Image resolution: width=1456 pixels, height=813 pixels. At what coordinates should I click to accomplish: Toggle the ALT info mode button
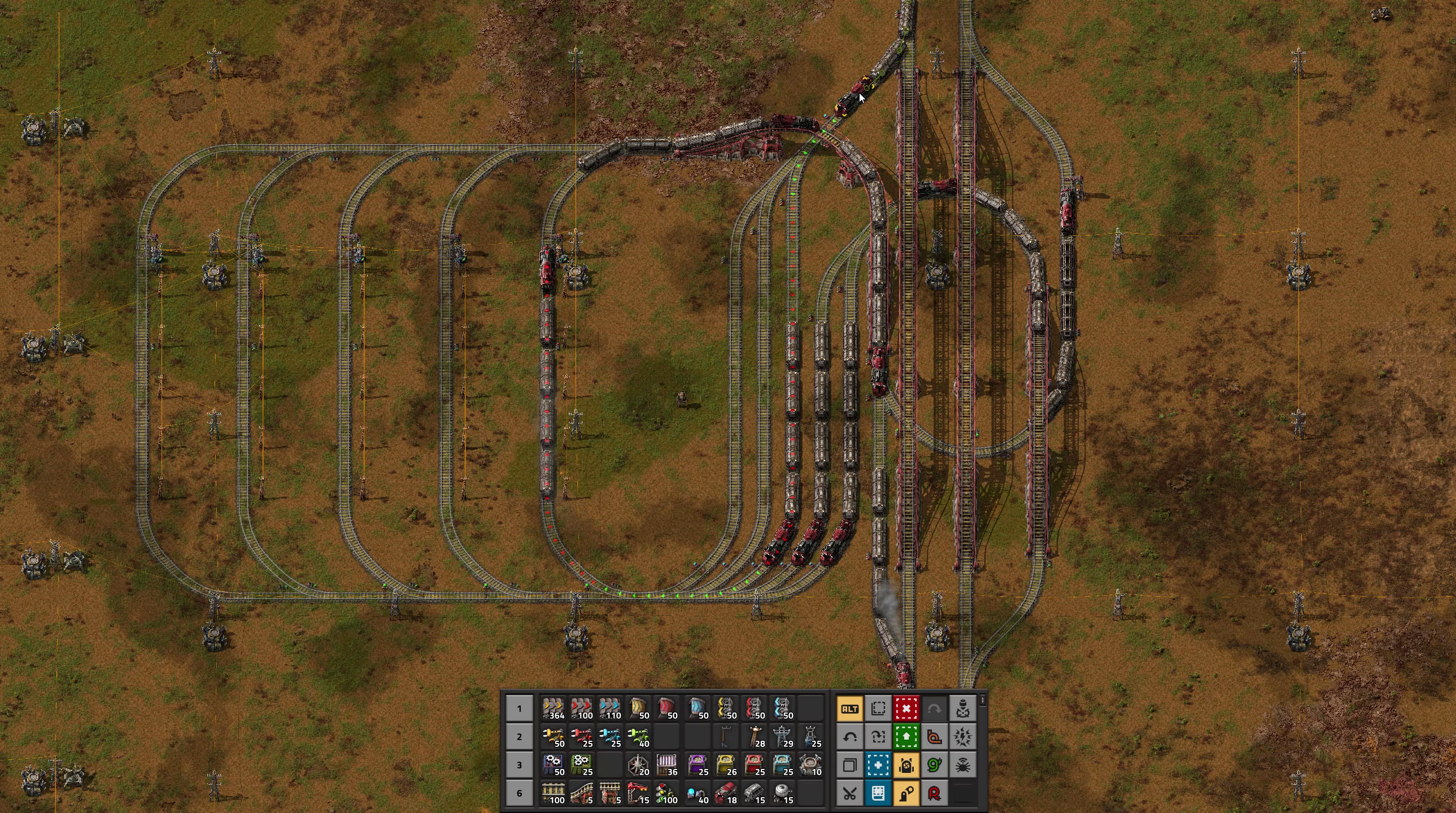coord(849,709)
